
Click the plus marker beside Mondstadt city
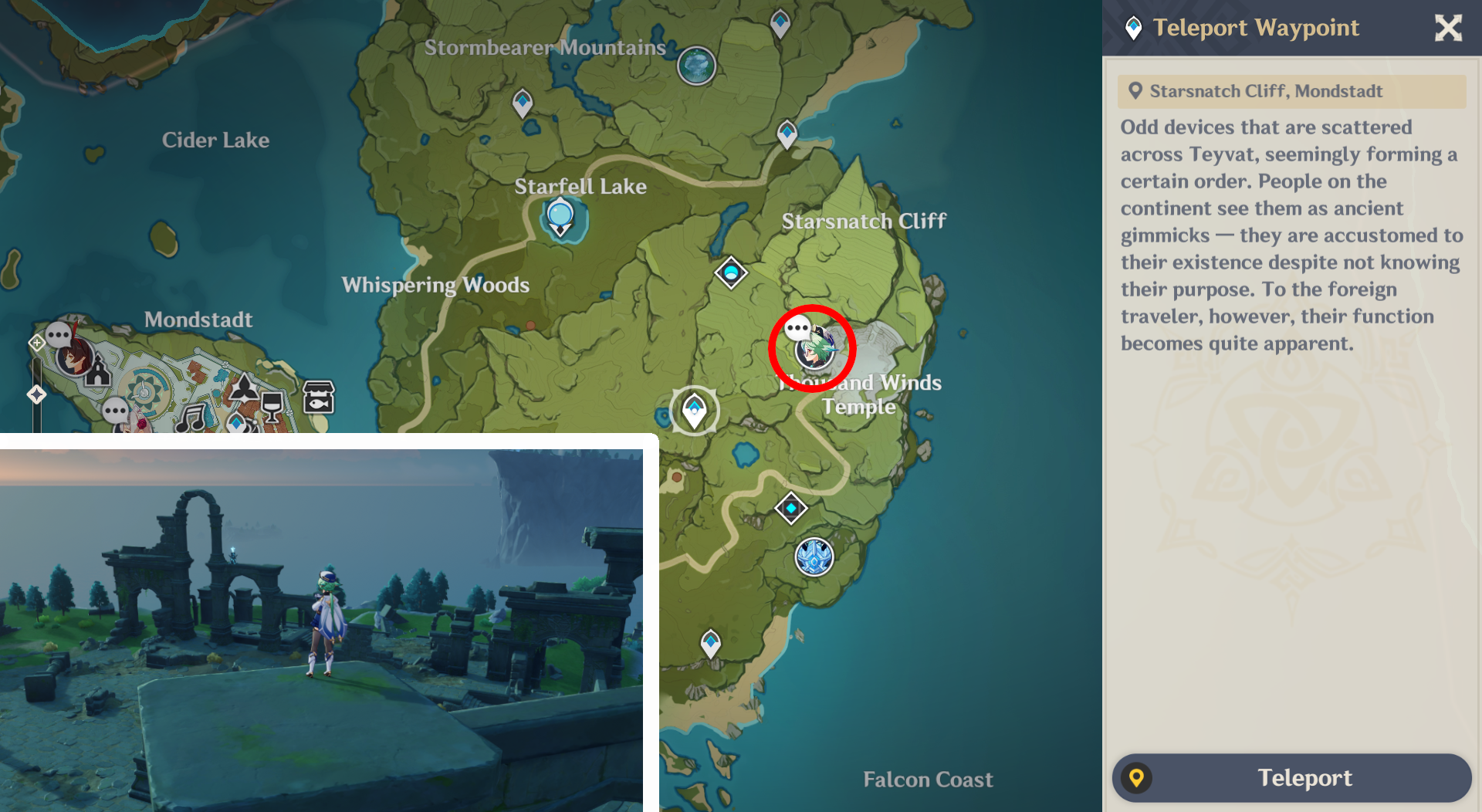tap(36, 343)
